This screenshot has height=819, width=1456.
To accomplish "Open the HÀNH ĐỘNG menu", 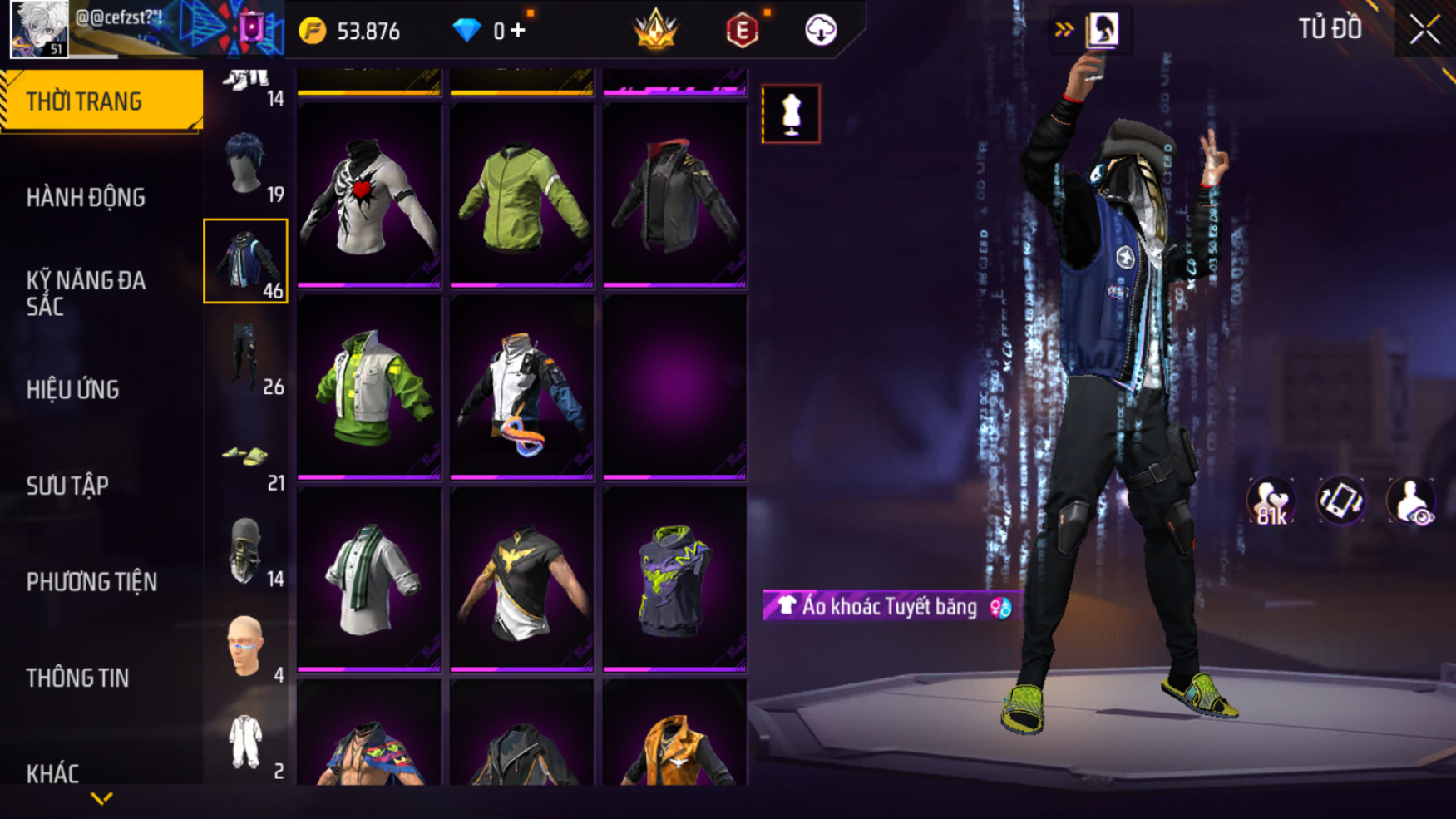I will tap(86, 198).
